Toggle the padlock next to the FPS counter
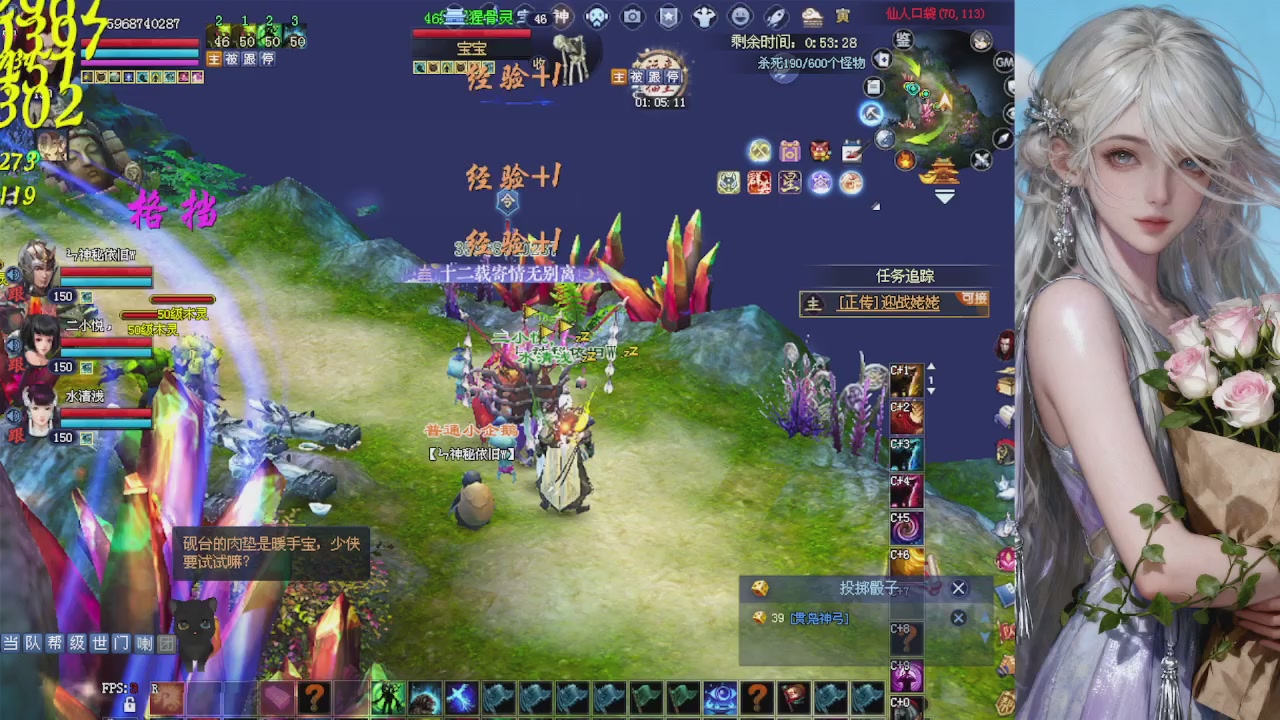Viewport: 1280px width, 720px height. [130, 704]
